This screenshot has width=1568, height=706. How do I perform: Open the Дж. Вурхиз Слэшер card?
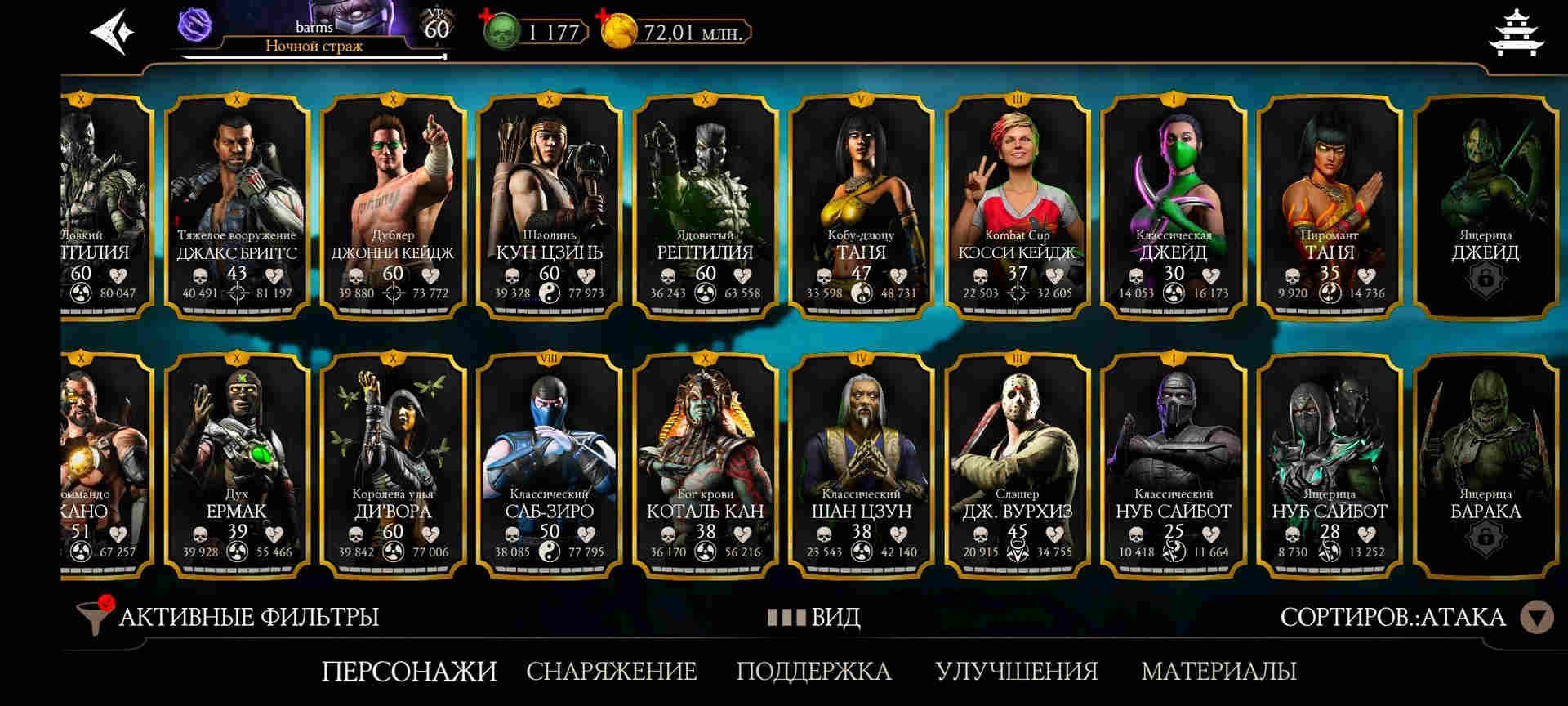click(x=1017, y=464)
